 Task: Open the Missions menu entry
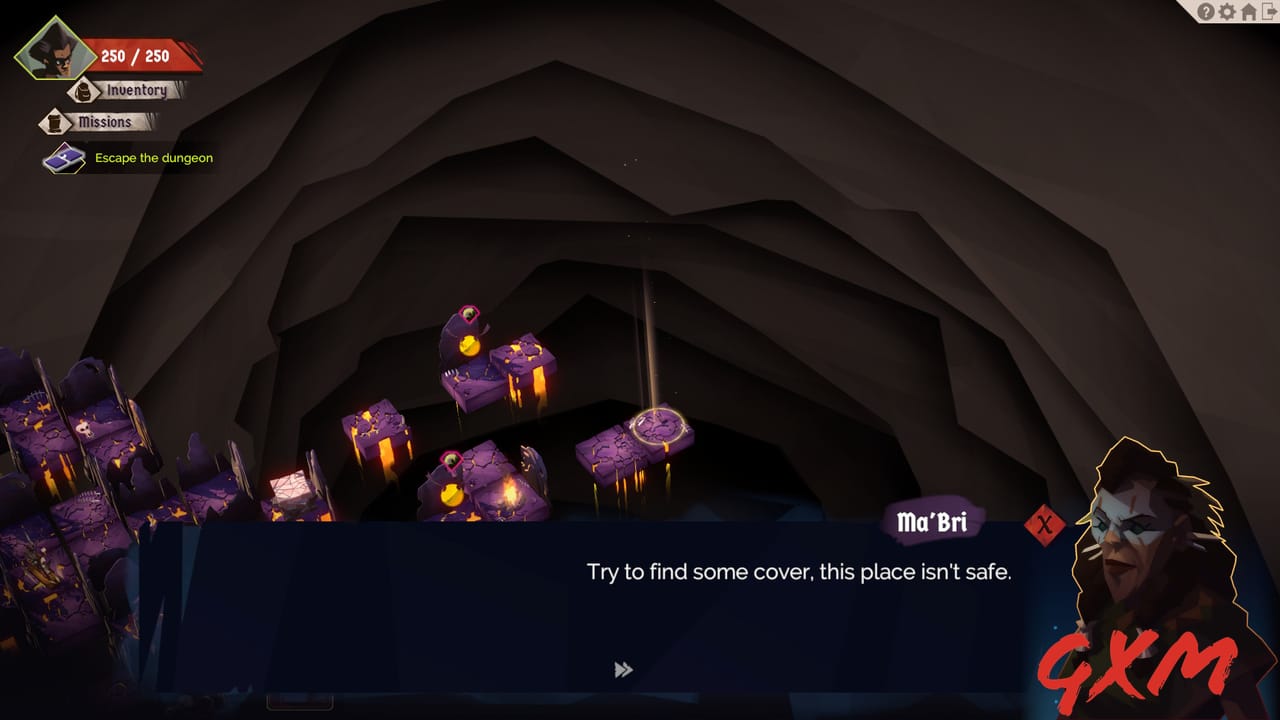[x=107, y=122]
